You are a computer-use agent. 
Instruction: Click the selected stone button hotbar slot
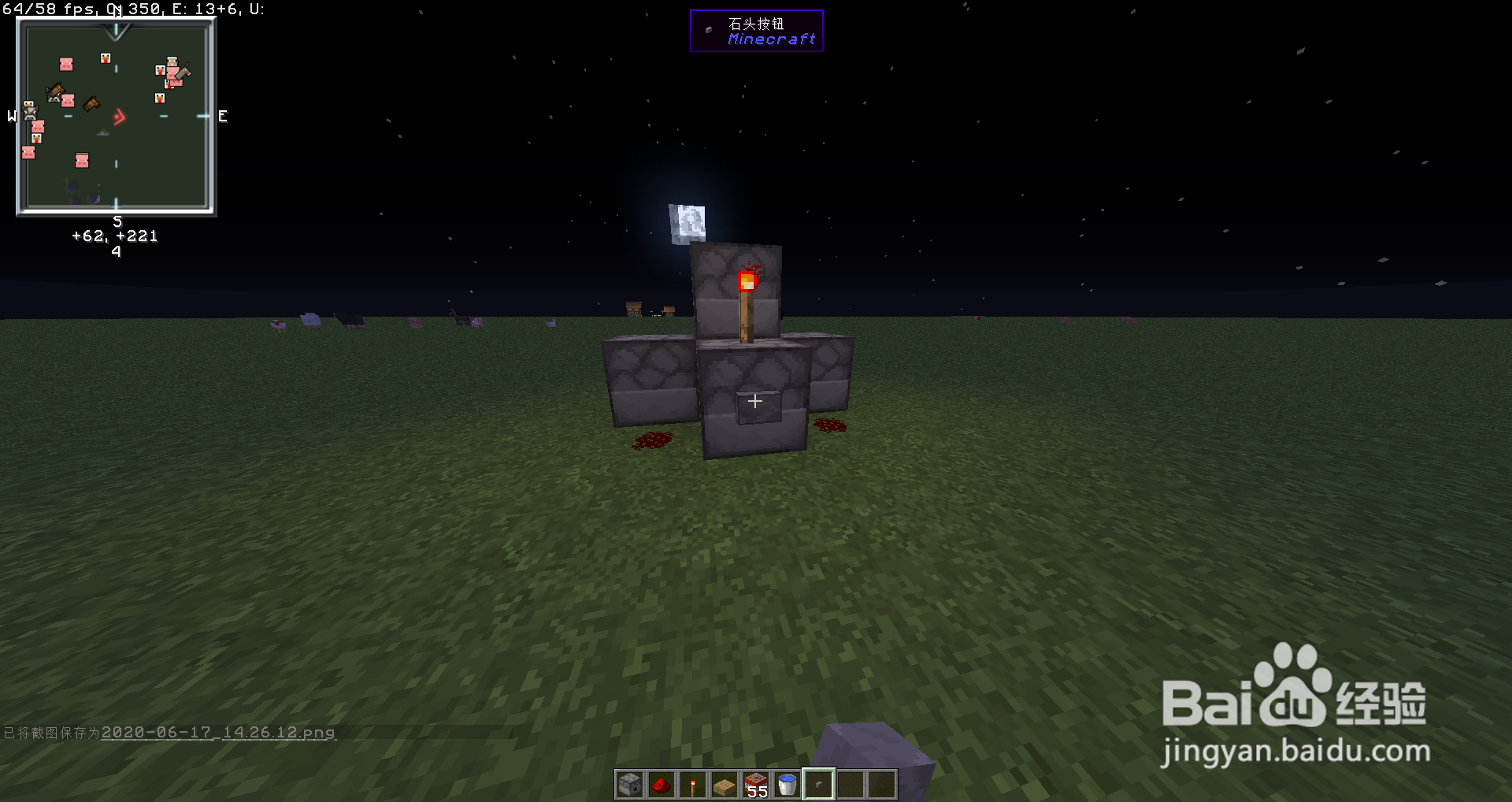[817, 785]
